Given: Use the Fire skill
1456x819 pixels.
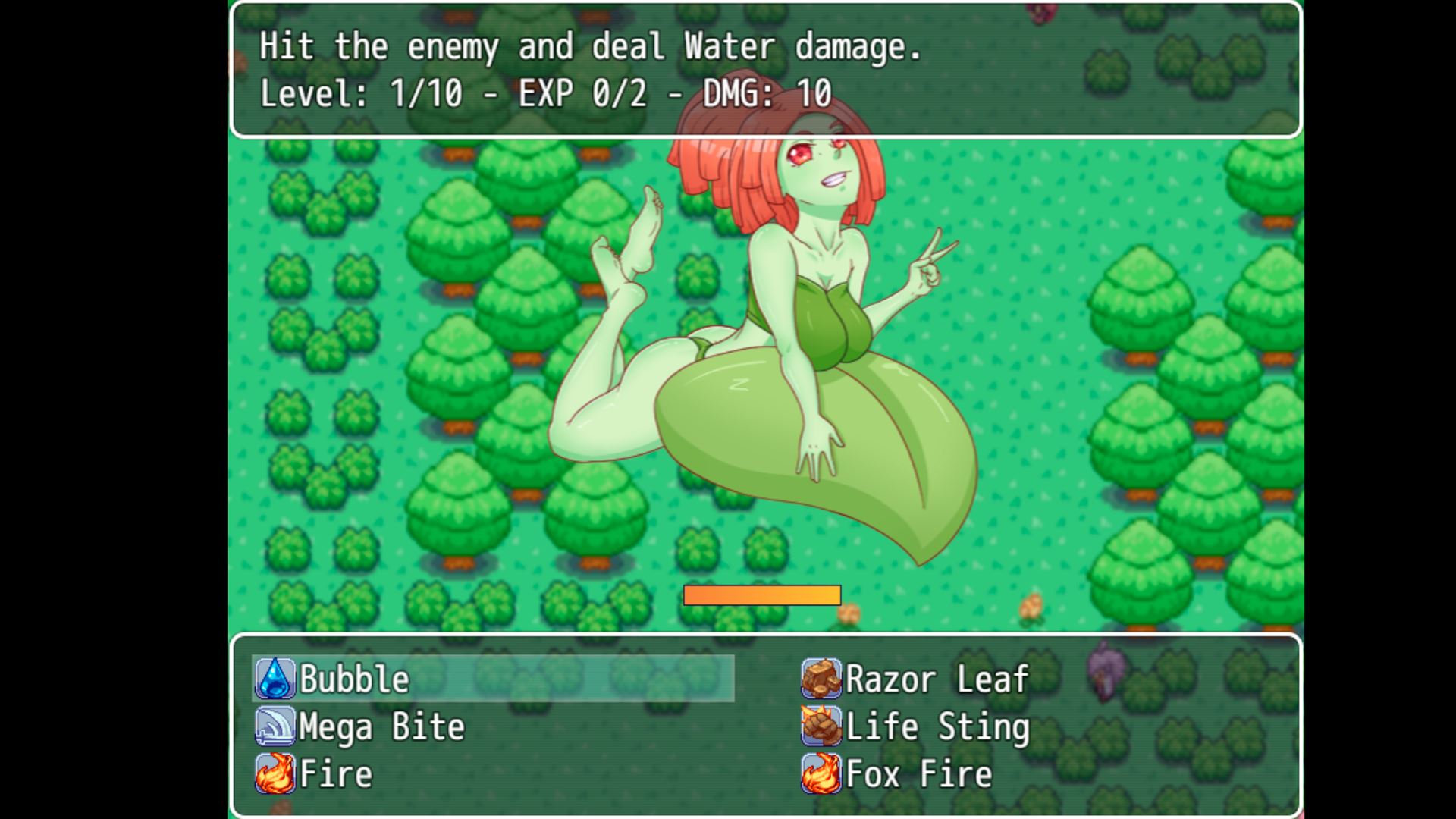Looking at the screenshot, I should point(335,774).
